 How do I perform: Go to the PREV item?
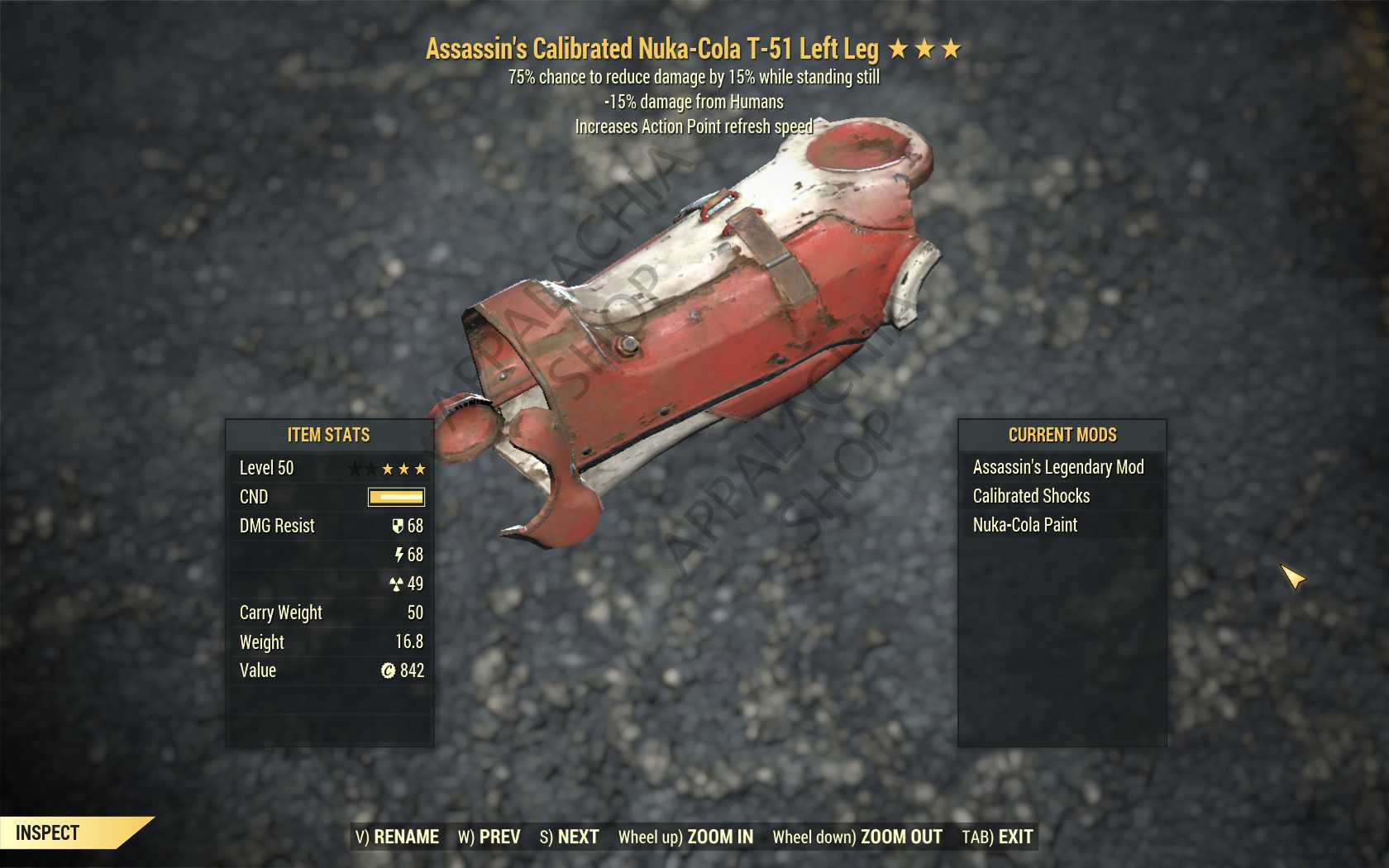click(489, 837)
